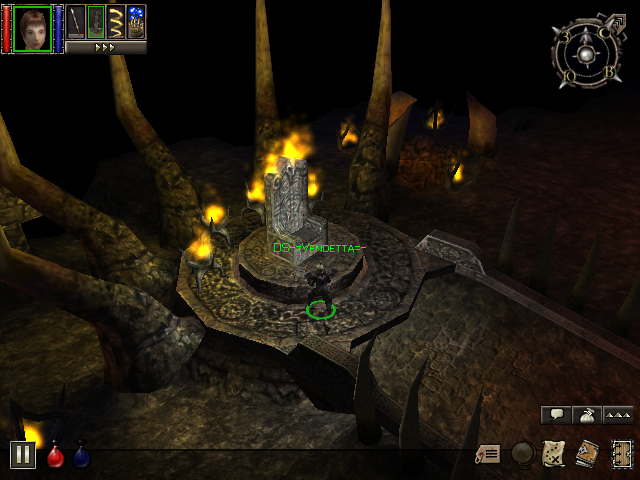
Task: Use the blue mana potion
Action: coord(82,457)
